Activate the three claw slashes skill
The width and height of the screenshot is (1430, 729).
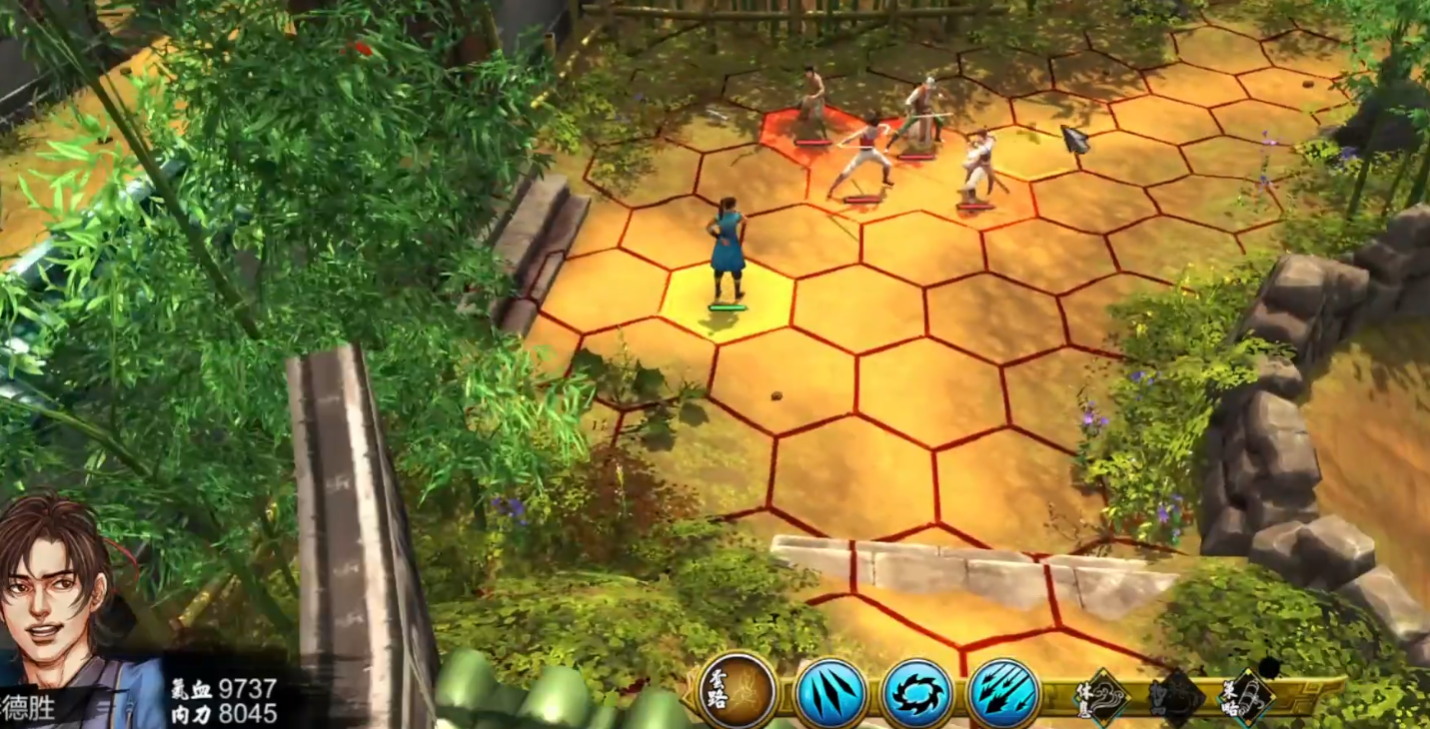tap(830, 693)
